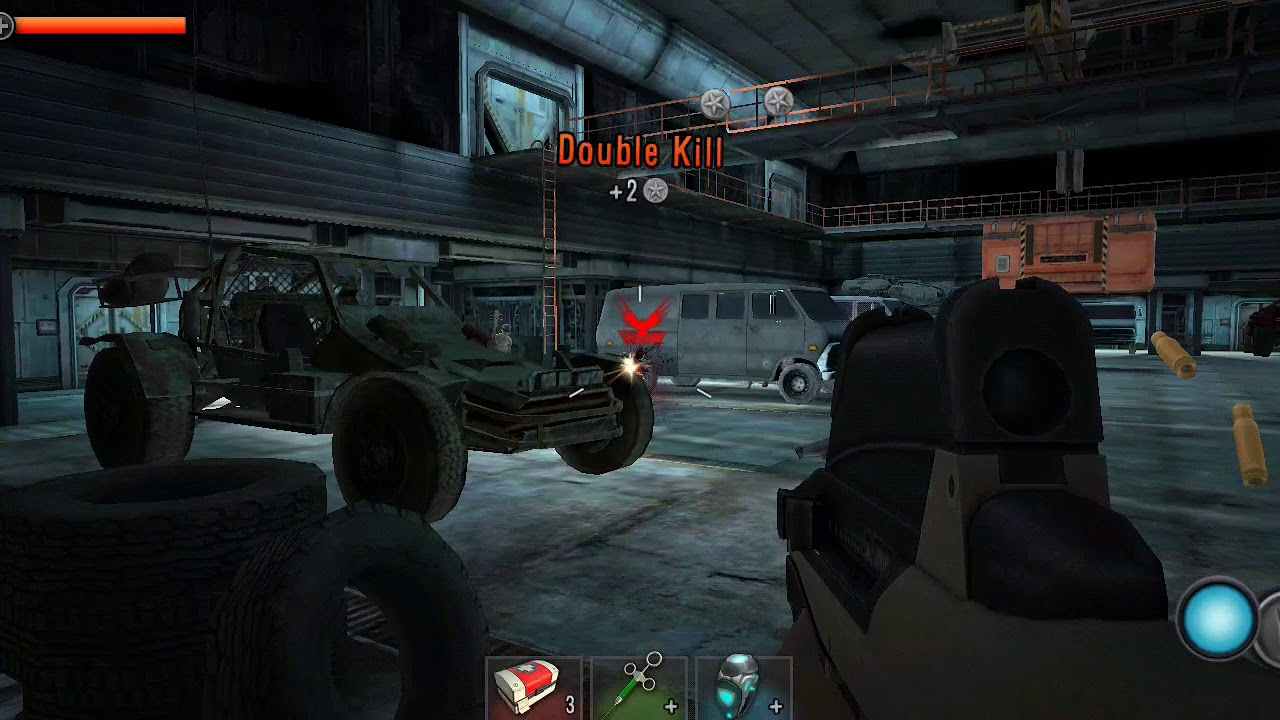Use the medkit from the first item slot

pos(525,685)
